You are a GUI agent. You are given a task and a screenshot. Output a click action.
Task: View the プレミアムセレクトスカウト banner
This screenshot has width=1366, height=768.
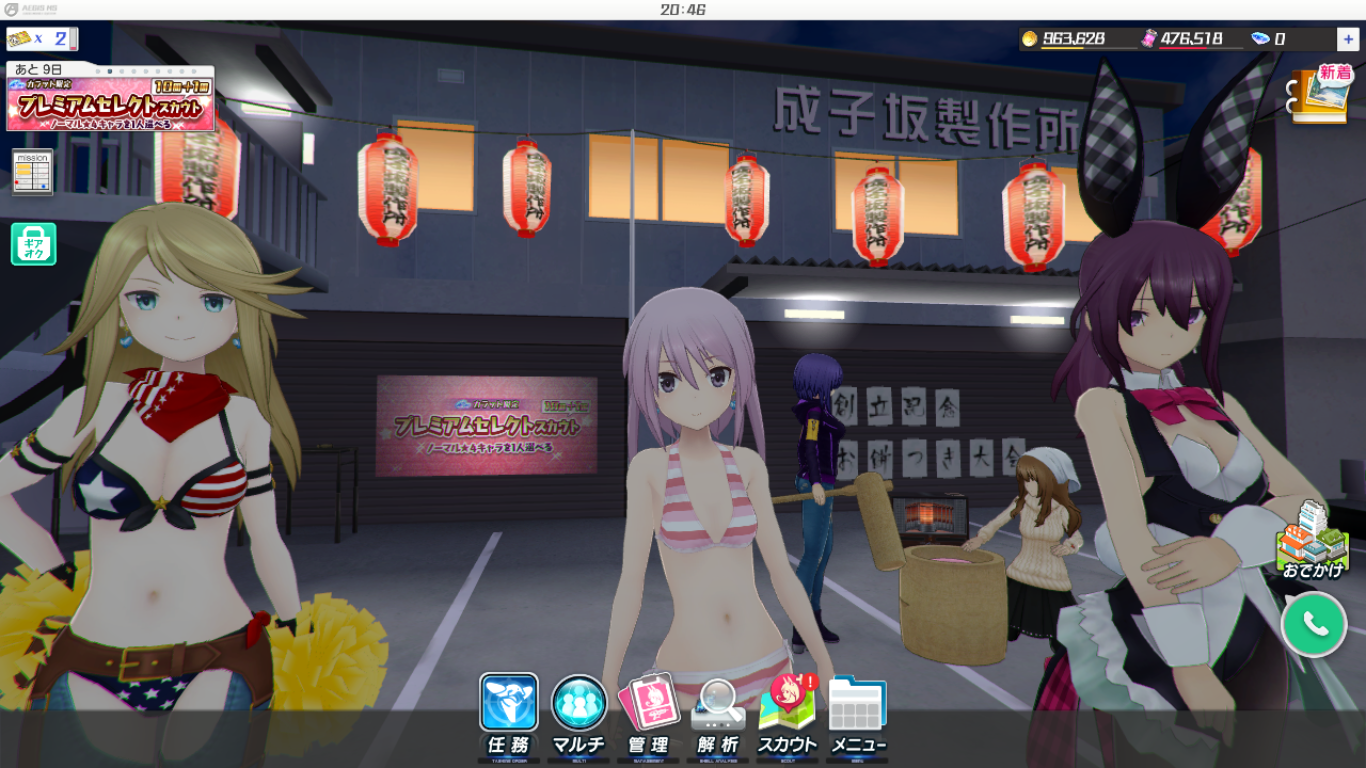click(x=110, y=97)
